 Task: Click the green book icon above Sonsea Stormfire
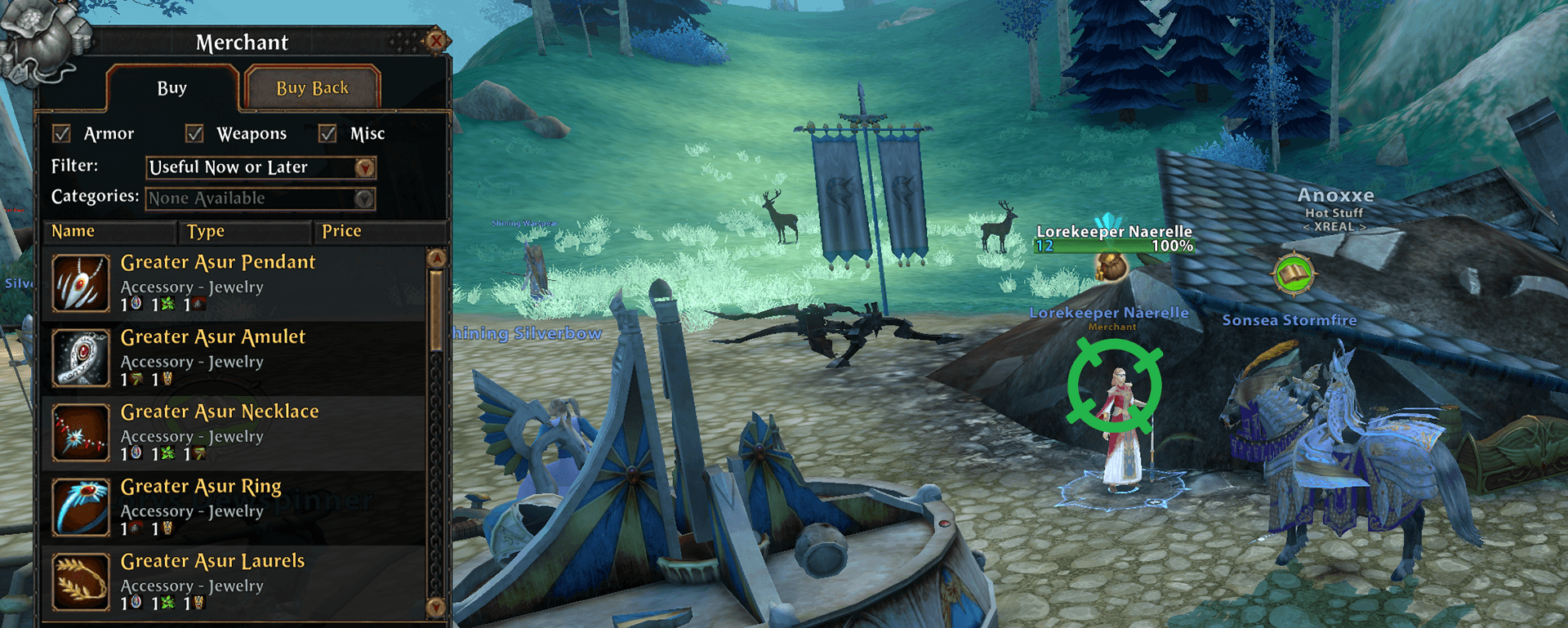[1294, 274]
